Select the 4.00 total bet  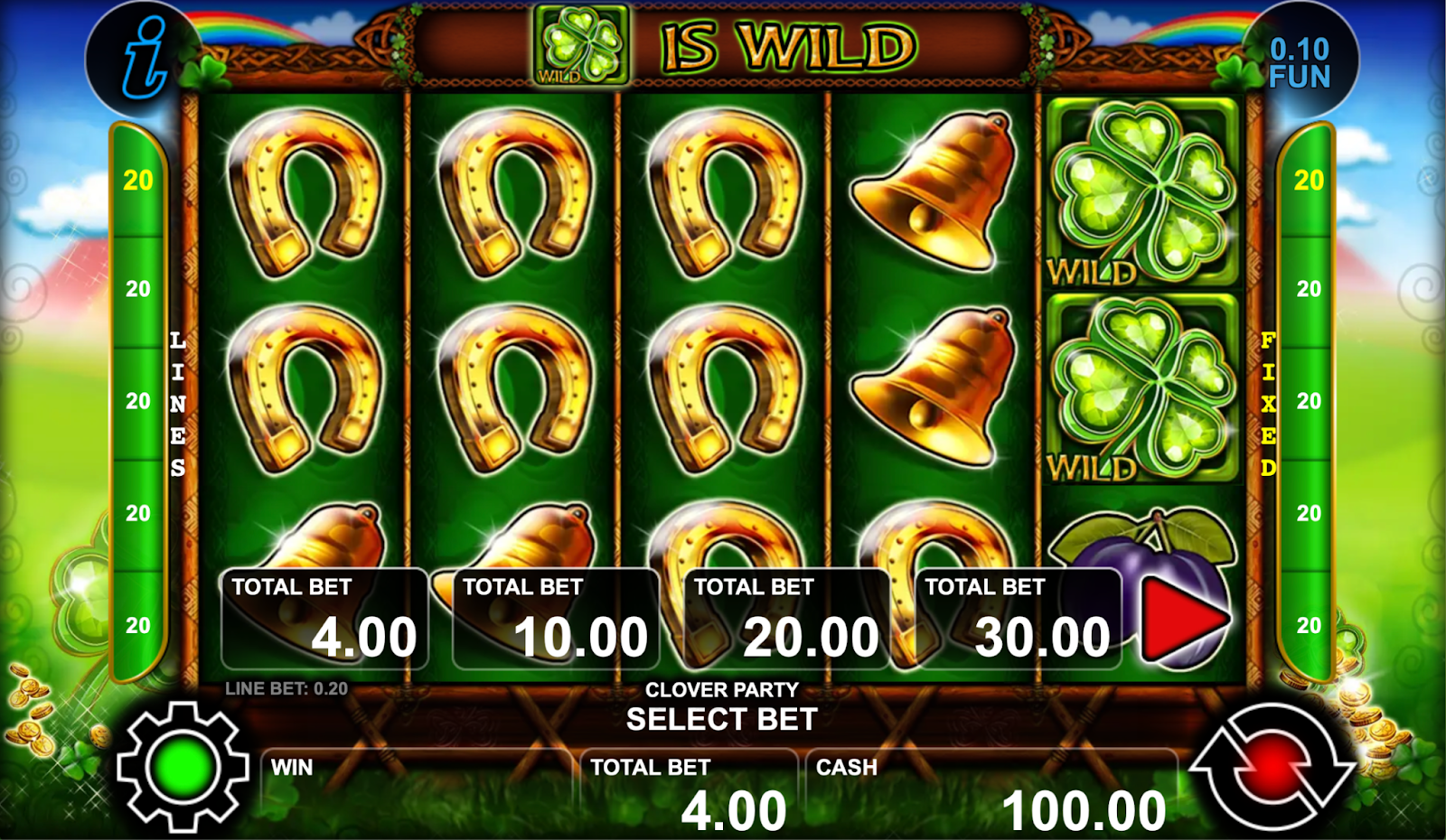click(324, 620)
